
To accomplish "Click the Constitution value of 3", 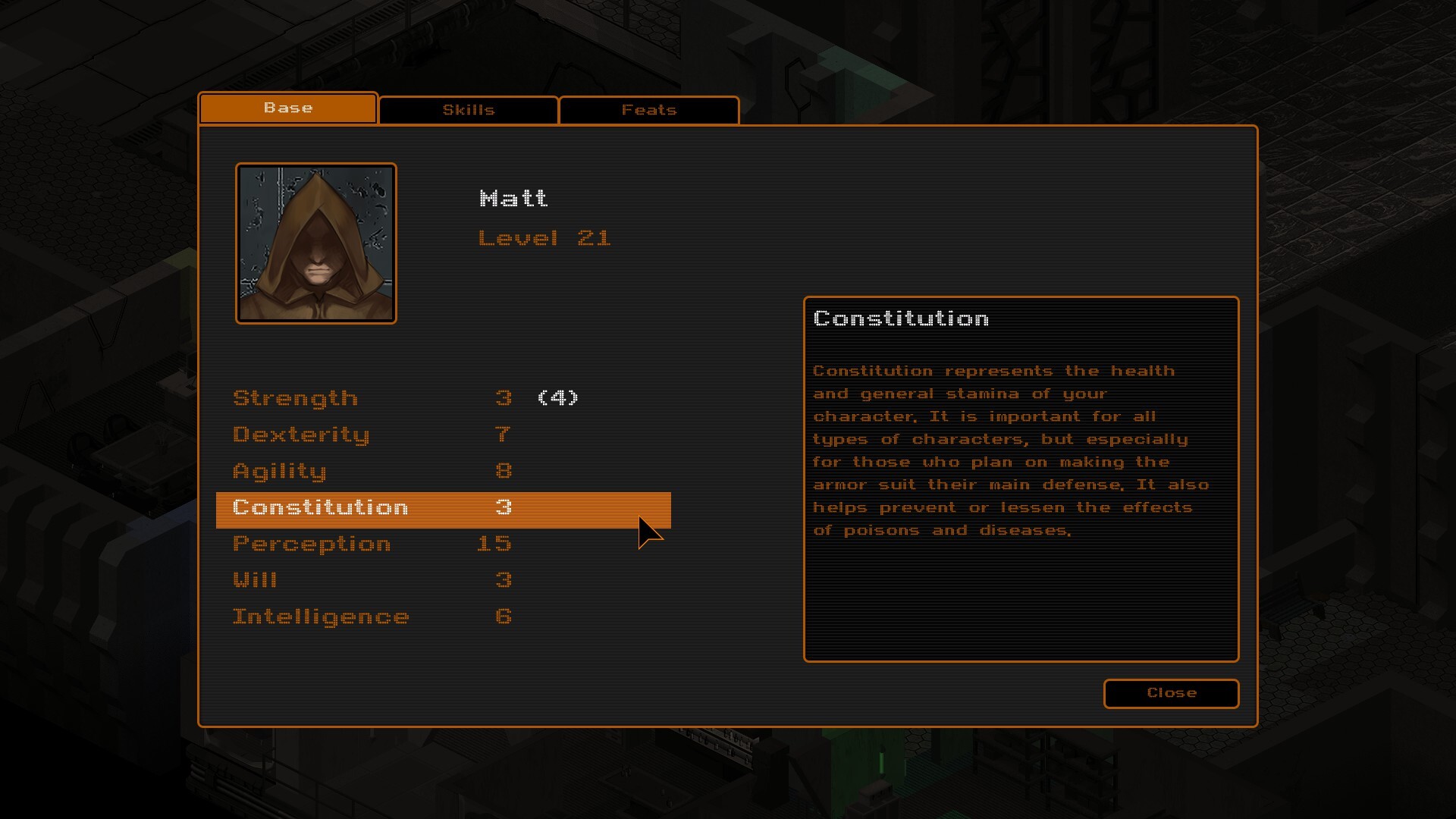I will [x=504, y=507].
